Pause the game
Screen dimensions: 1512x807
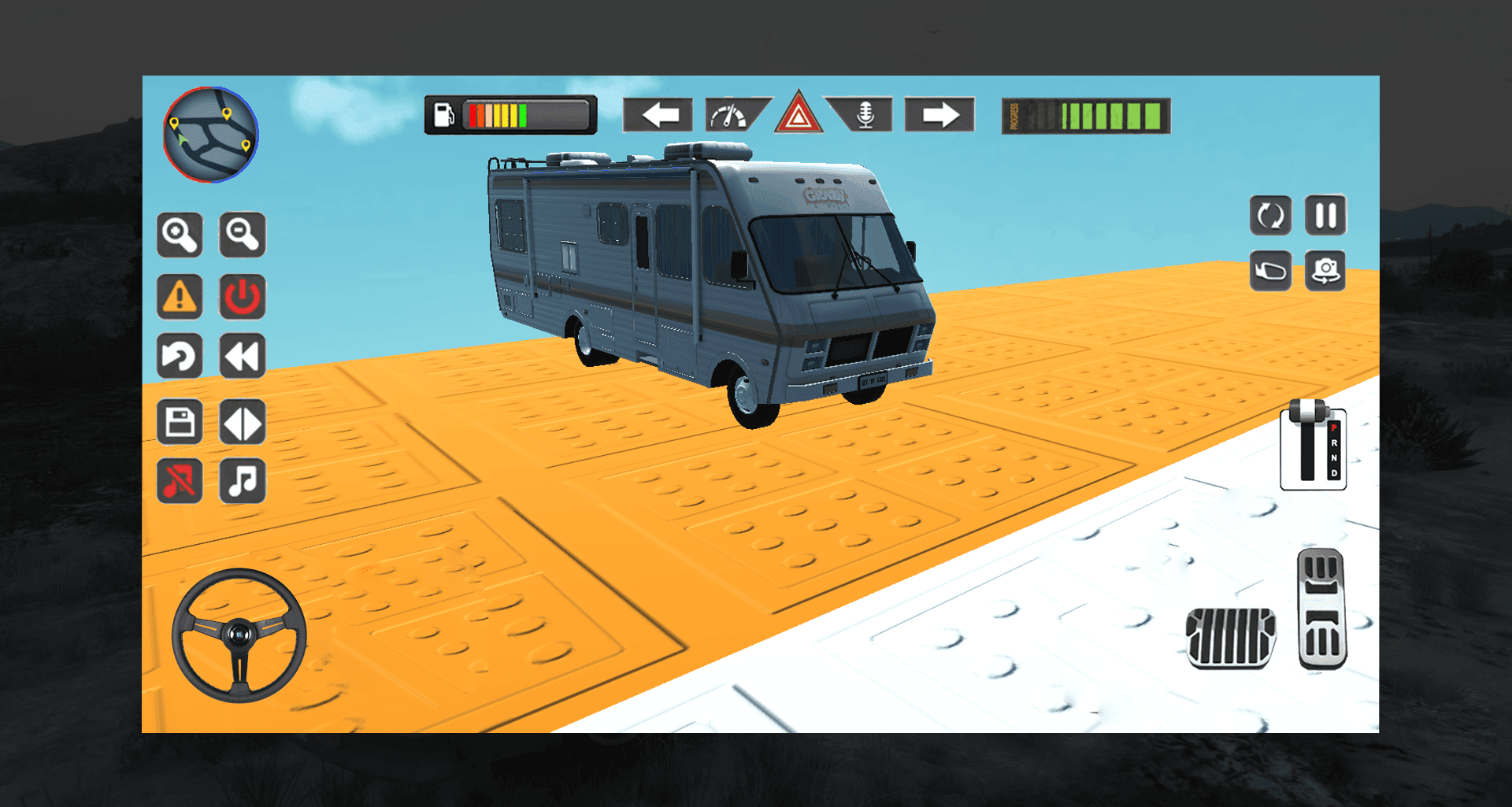click(1326, 216)
